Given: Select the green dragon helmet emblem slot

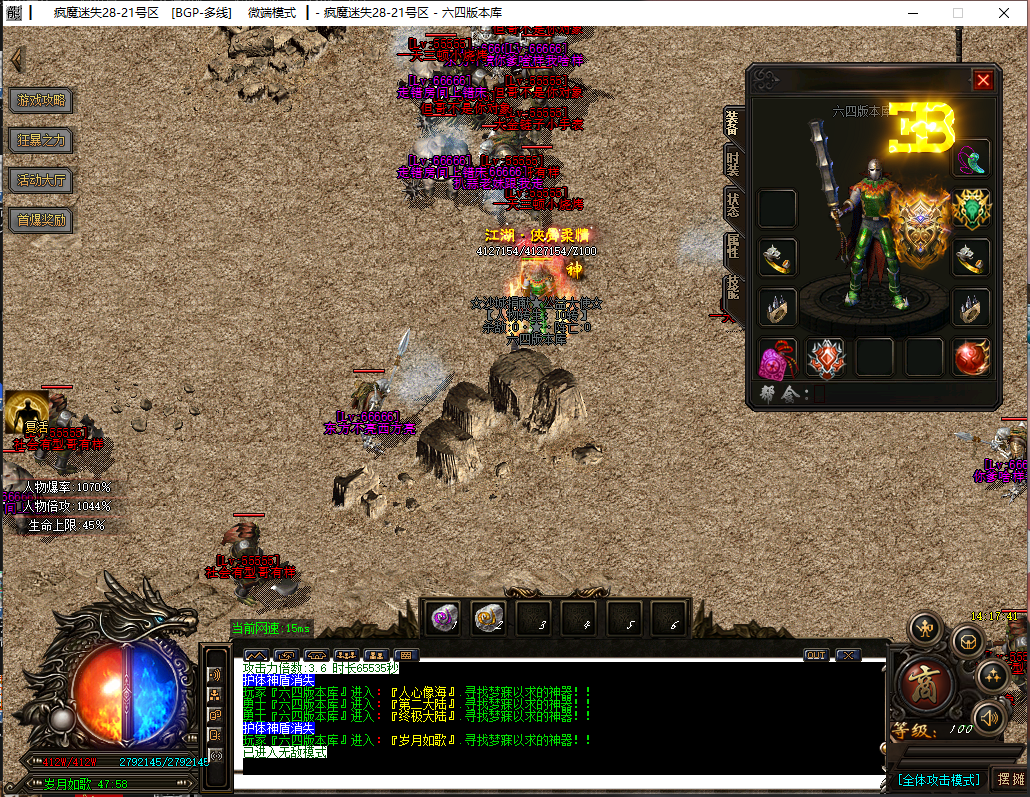Looking at the screenshot, I should (x=971, y=208).
